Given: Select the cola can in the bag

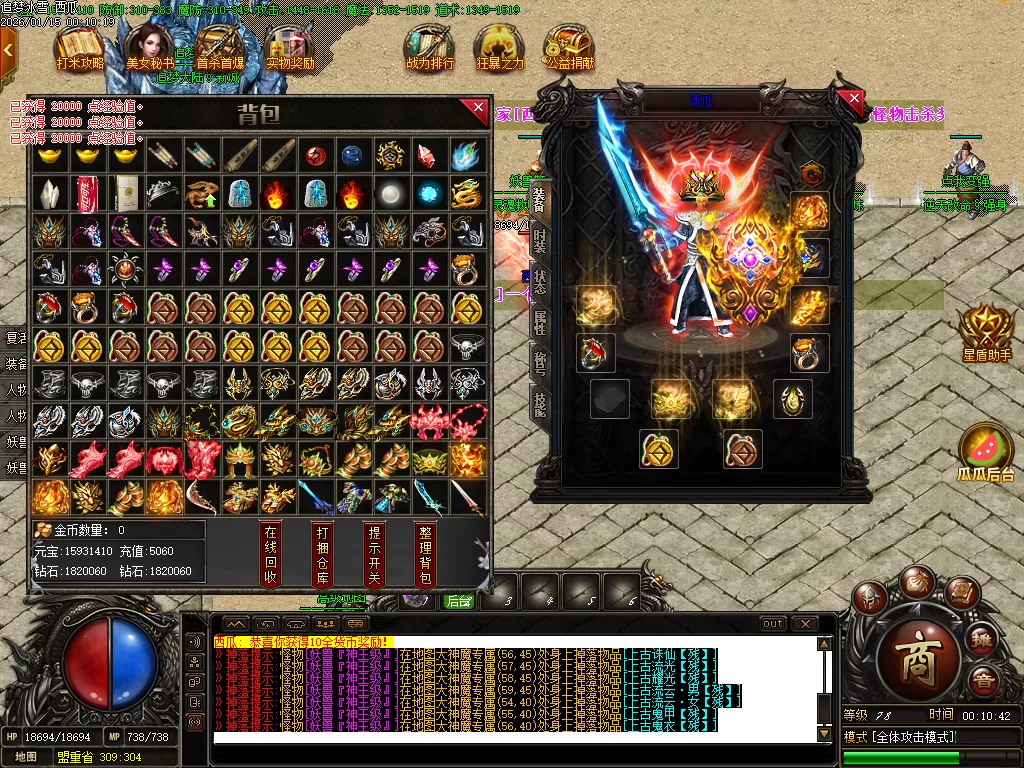Looking at the screenshot, I should tap(86, 193).
